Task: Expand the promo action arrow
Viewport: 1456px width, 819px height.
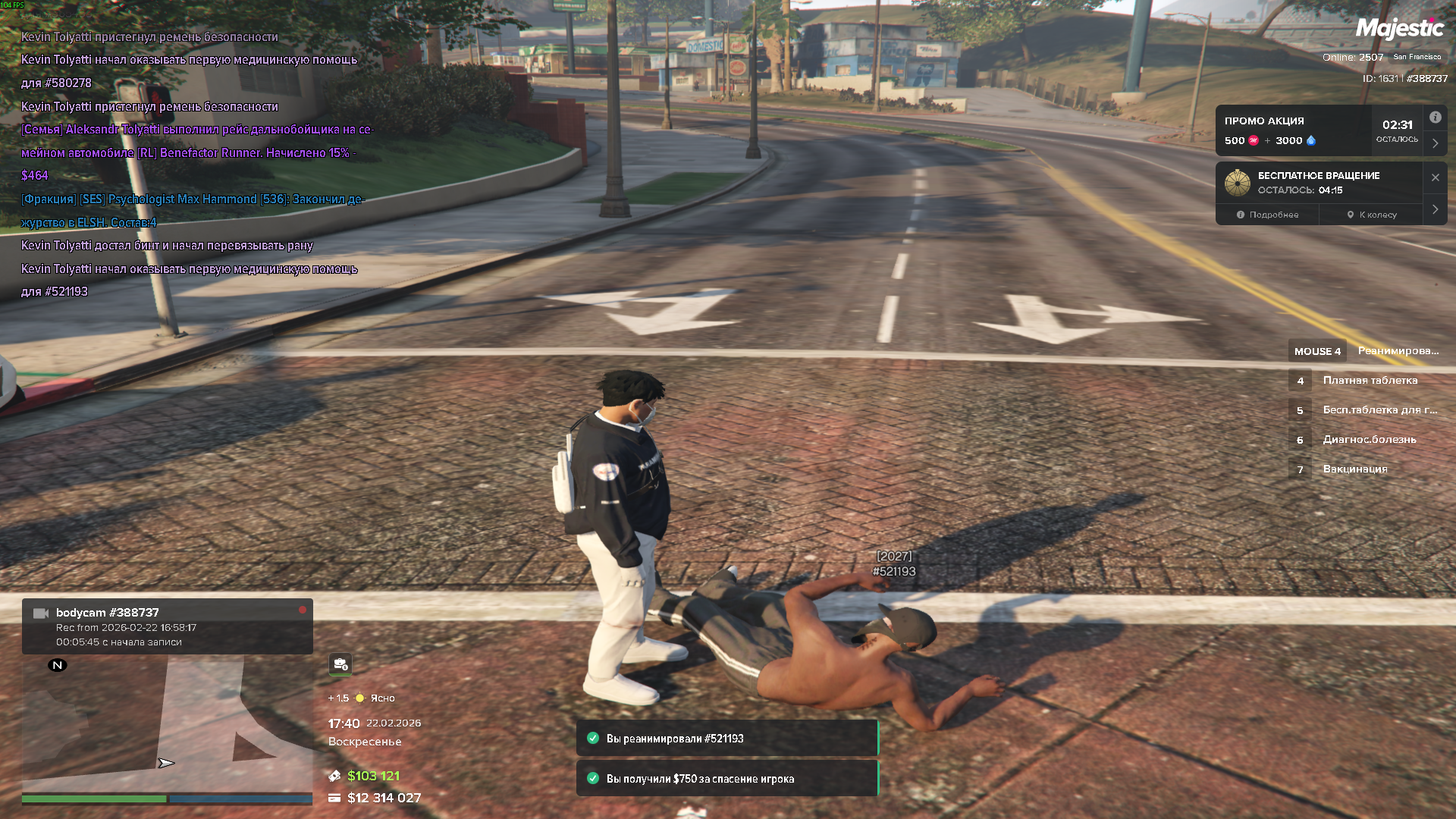Action: (1435, 143)
